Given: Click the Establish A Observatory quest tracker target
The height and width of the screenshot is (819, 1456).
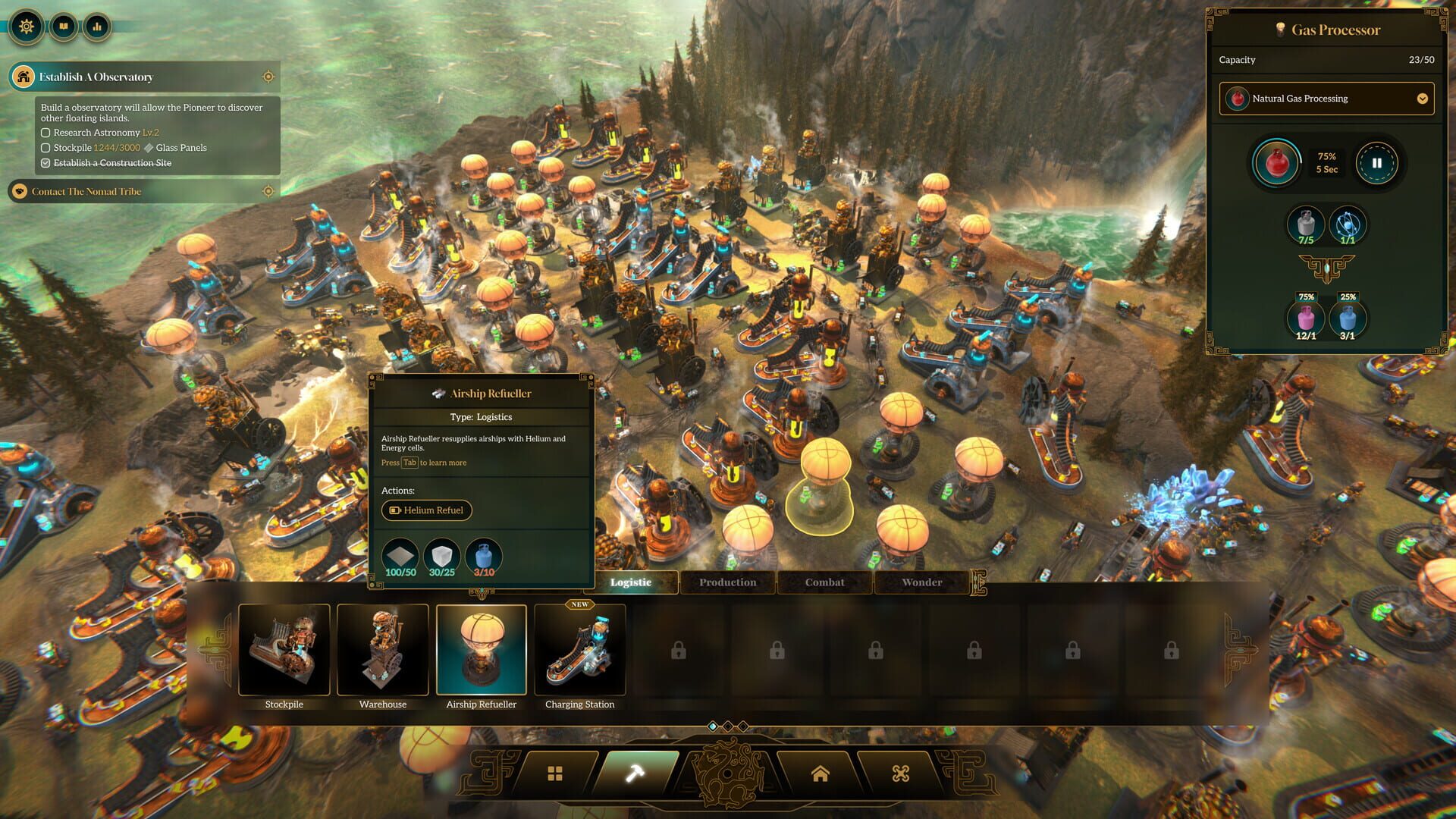Looking at the screenshot, I should 267,77.
